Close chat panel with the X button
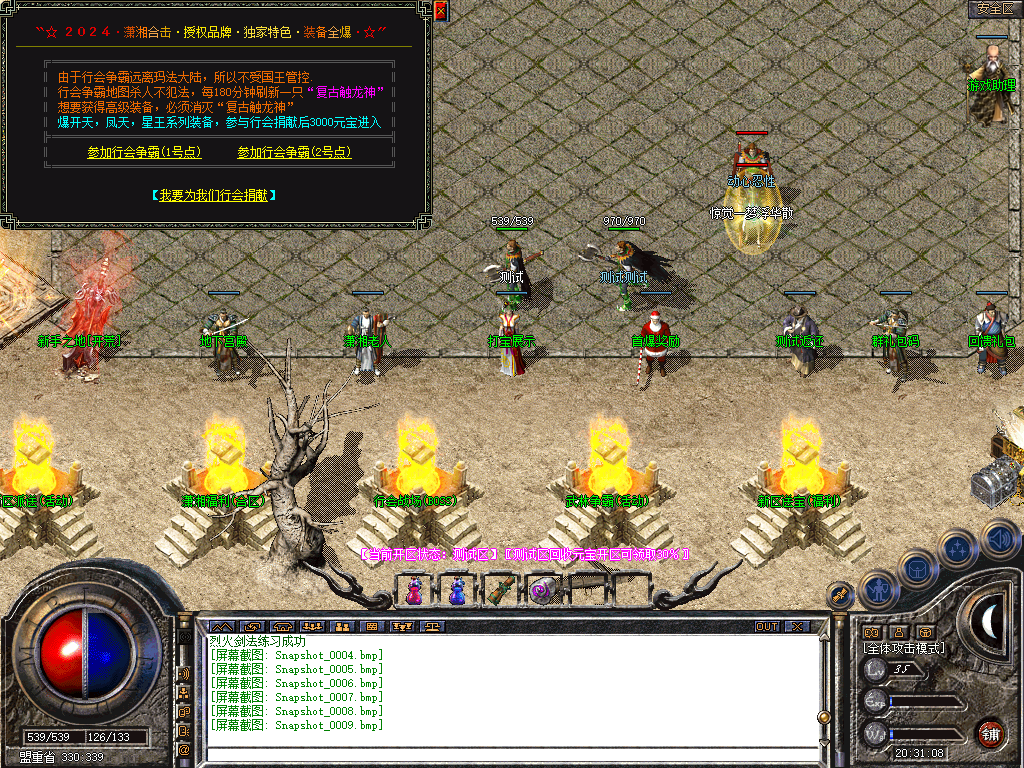This screenshot has width=1024, height=768. point(797,627)
